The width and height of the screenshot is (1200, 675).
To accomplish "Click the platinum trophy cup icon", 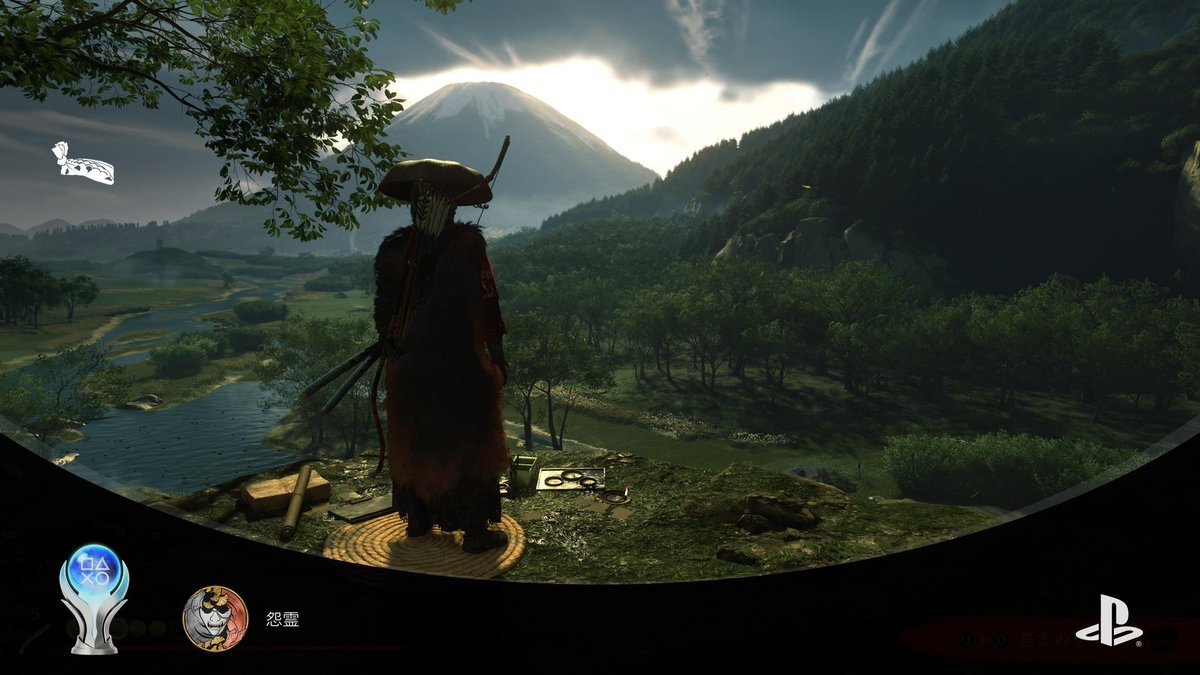I will coord(94,598).
